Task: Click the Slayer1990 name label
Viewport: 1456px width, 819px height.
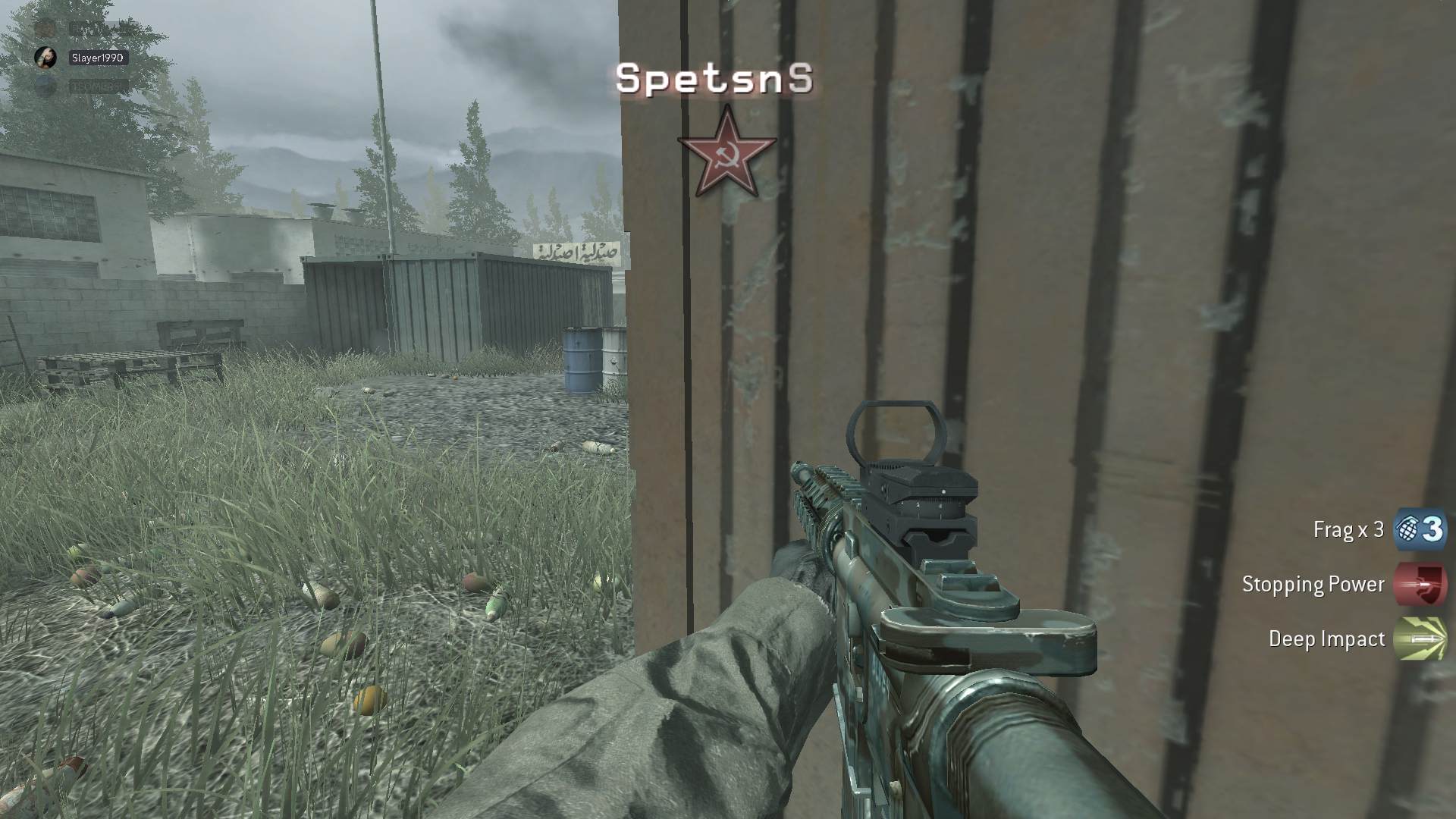Action: tap(98, 57)
